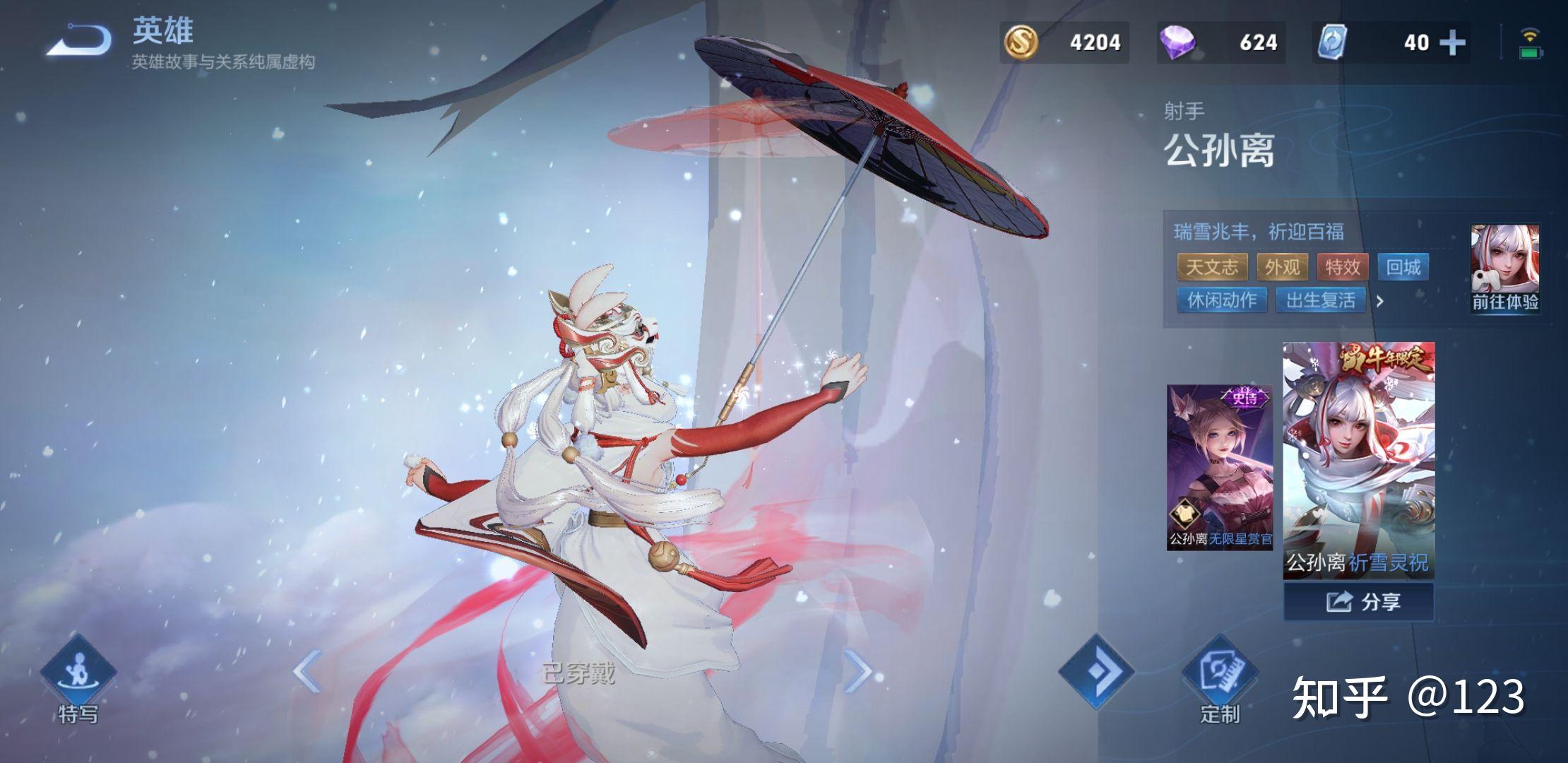Toggle the 休闲动作 (idle animation) tag
Viewport: 1568px width, 763px height.
pos(1222,301)
